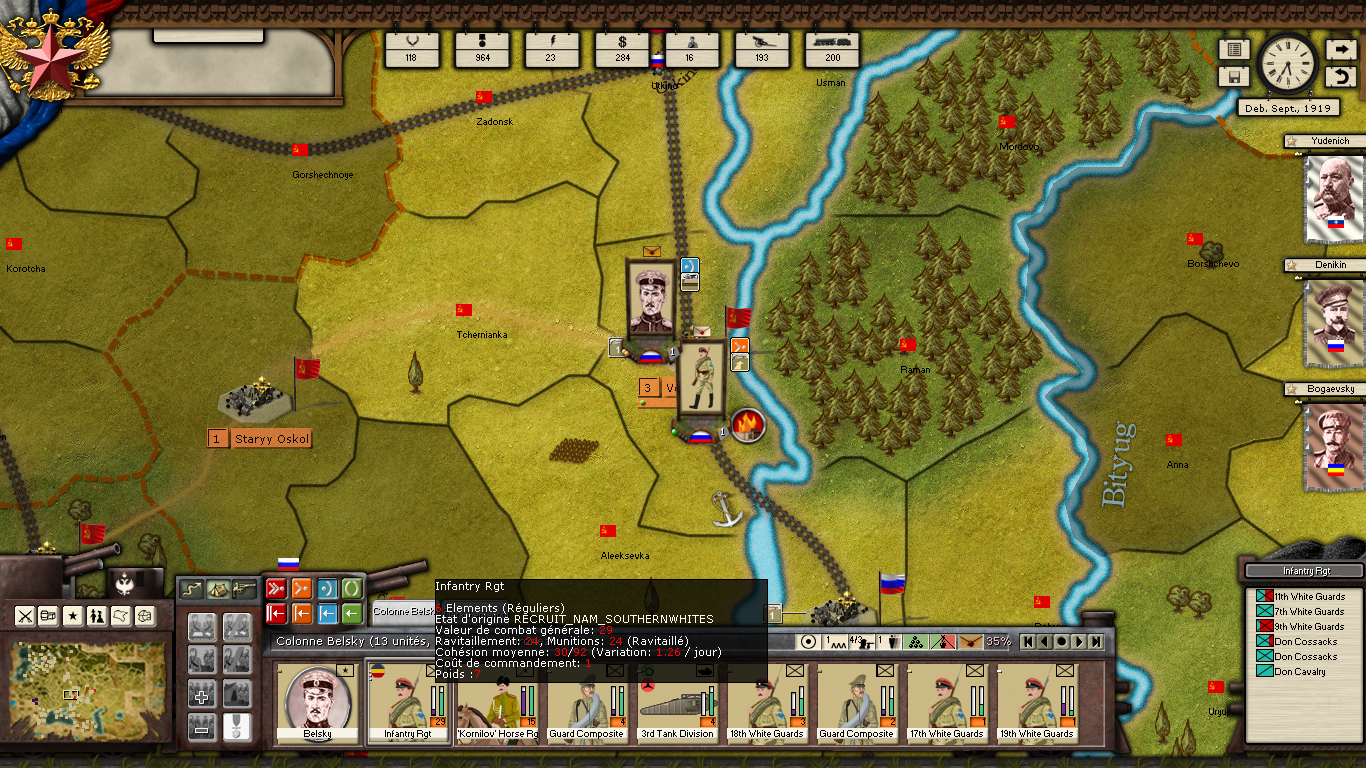Viewport: 1366px width, 768px height.
Task: Switch to the revolver orders tab
Action: tap(243, 589)
